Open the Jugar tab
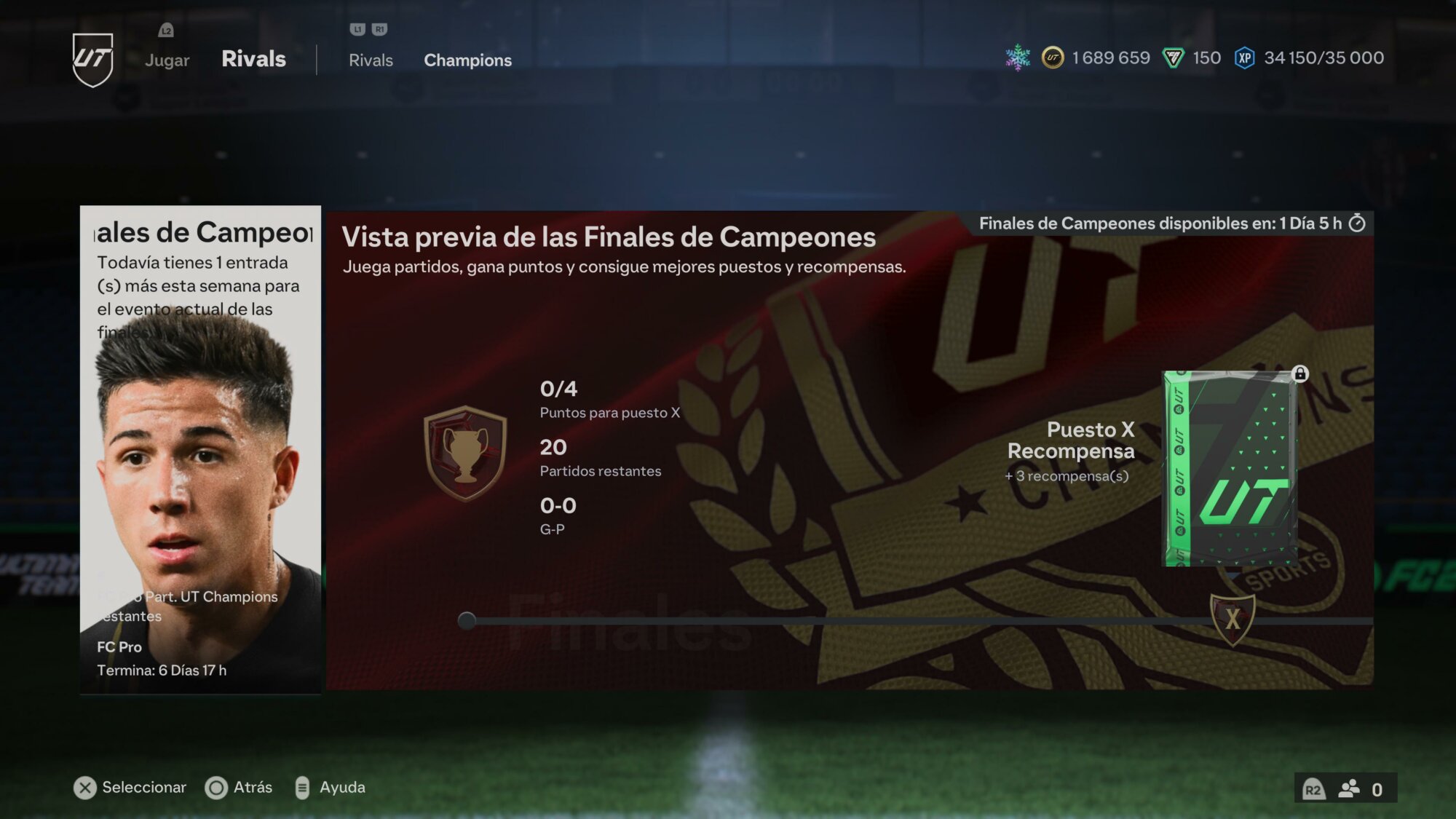1456x819 pixels. [167, 60]
